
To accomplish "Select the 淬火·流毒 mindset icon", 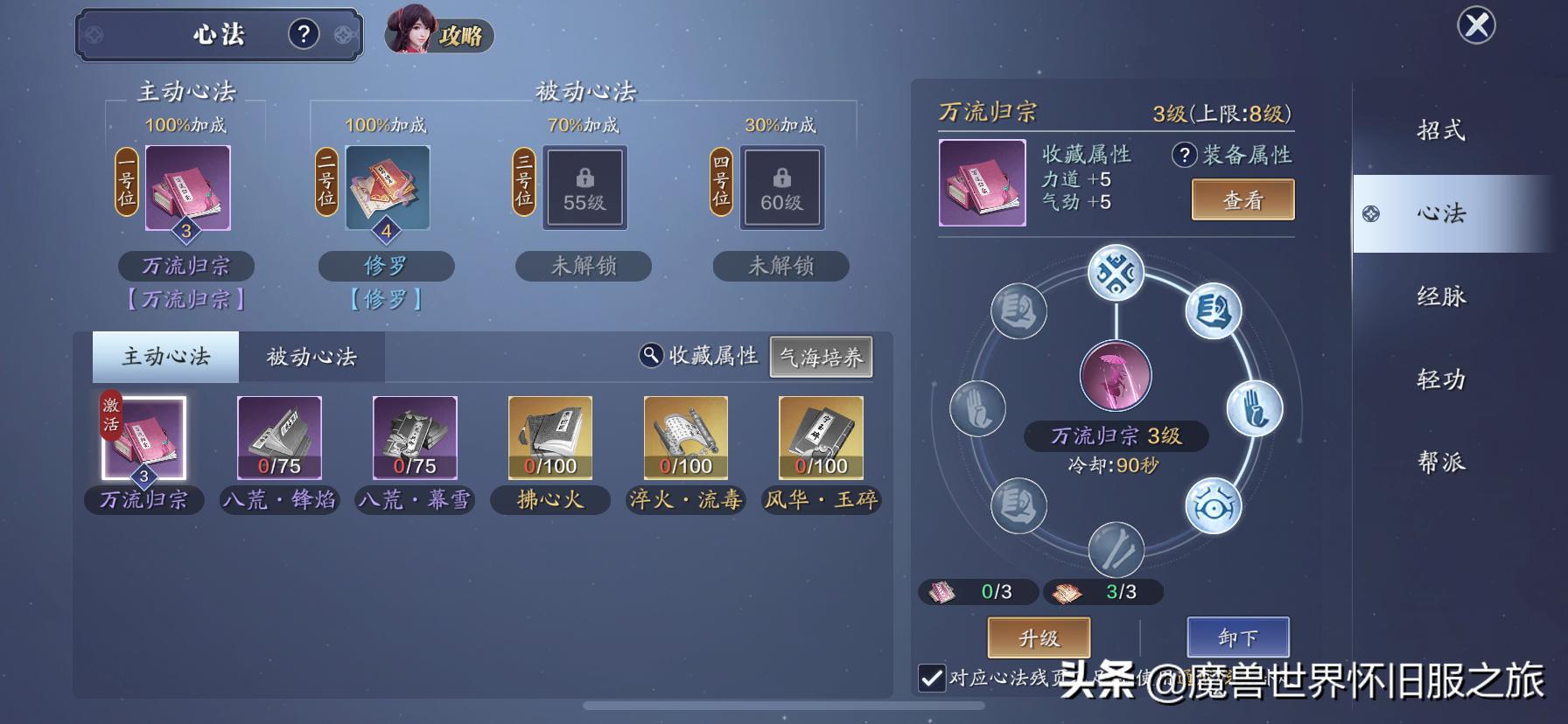I will point(684,437).
